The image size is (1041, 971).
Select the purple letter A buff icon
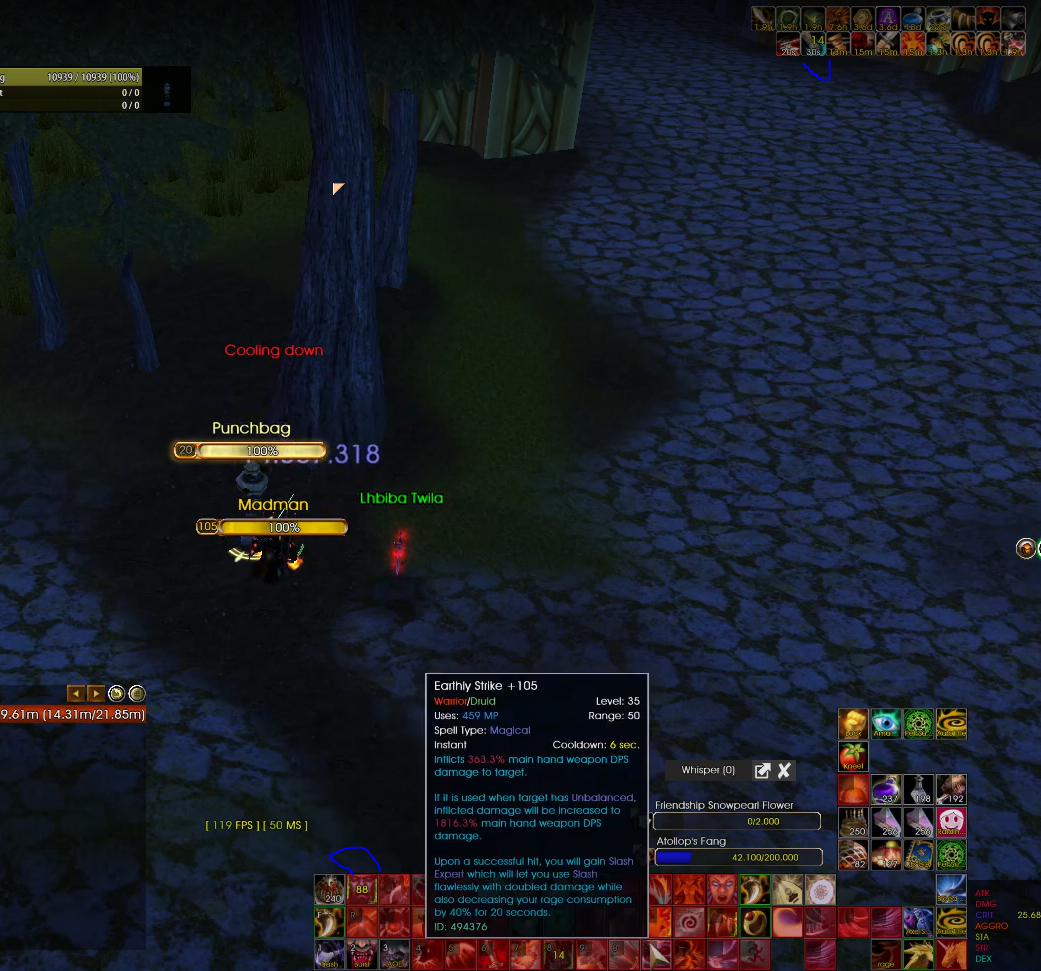pos(887,19)
